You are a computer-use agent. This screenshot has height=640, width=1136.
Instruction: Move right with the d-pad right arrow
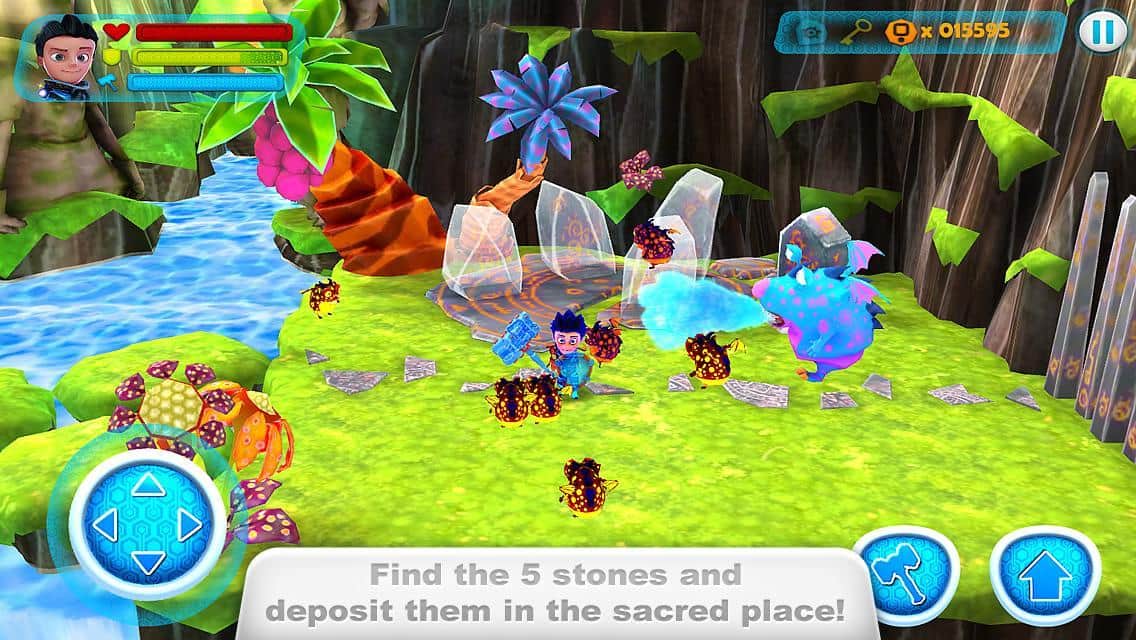[190, 525]
